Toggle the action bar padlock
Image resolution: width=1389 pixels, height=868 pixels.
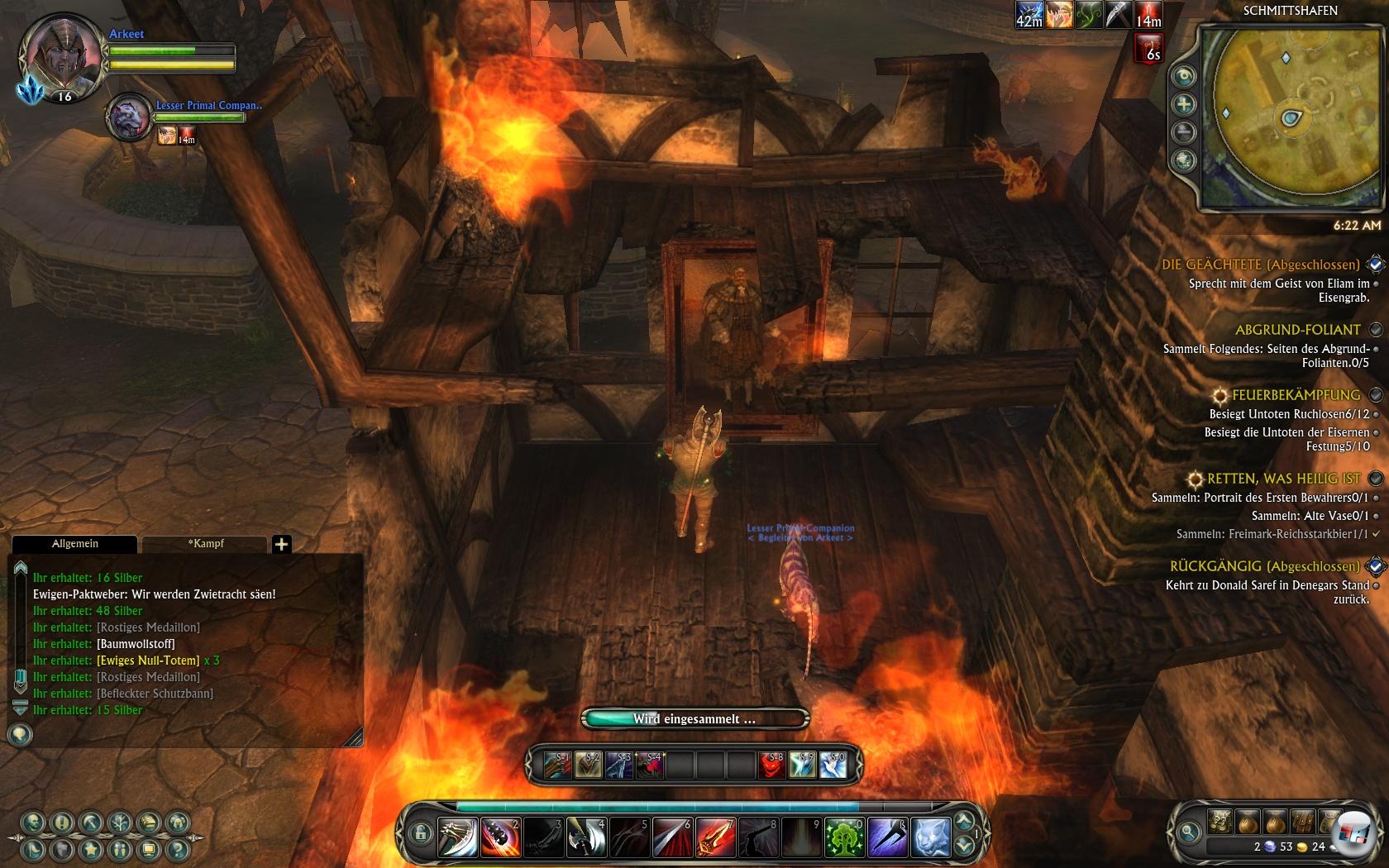pos(421,833)
